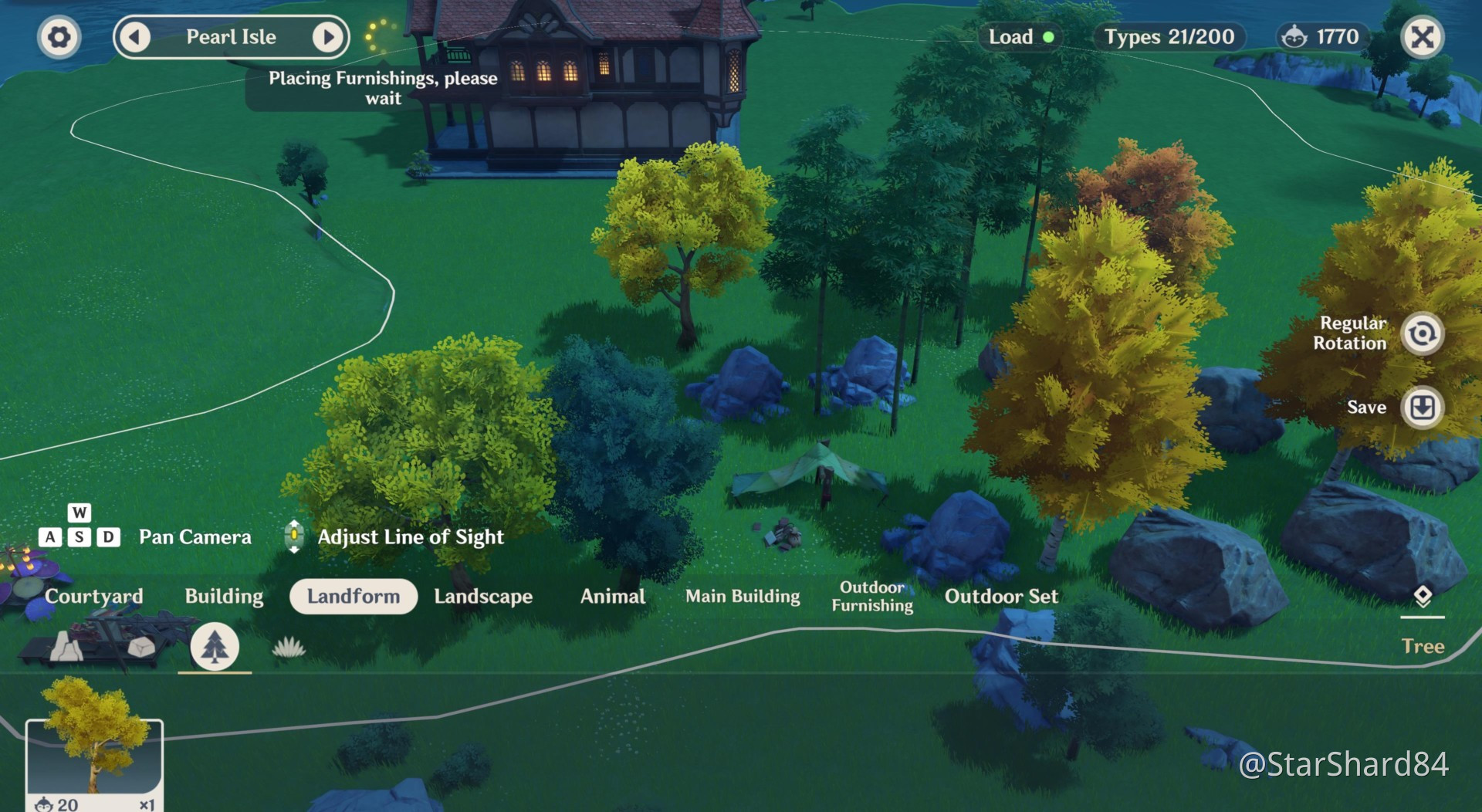Save the current furnishing layout

point(1422,407)
